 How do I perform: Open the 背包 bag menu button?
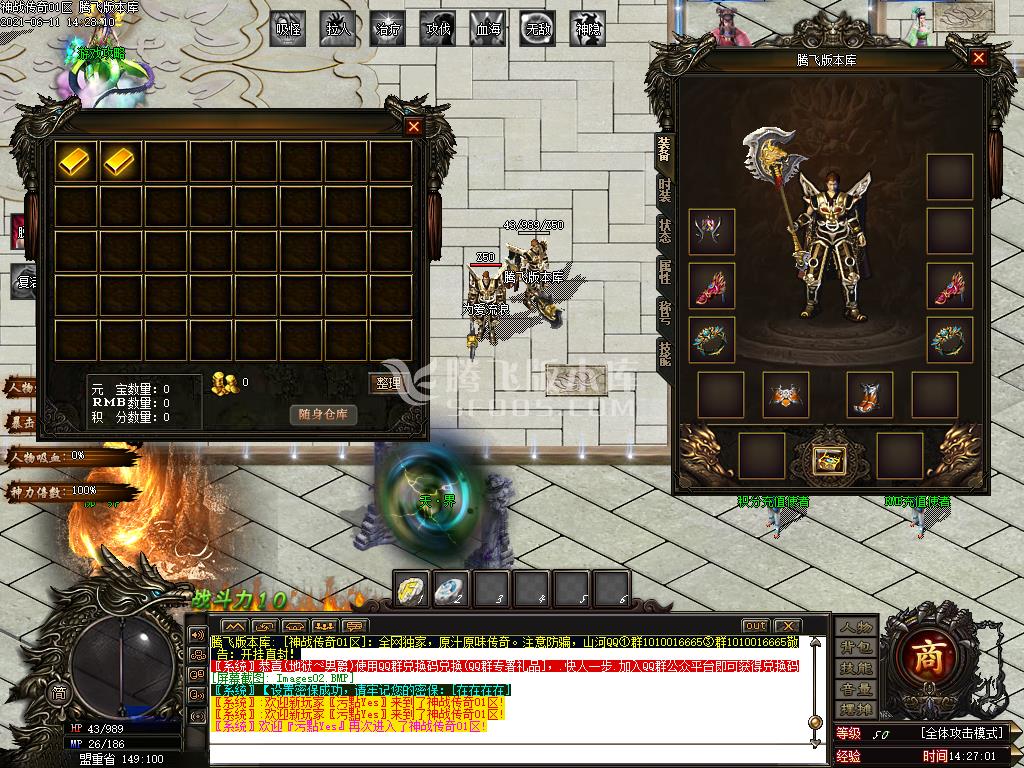[x=857, y=647]
